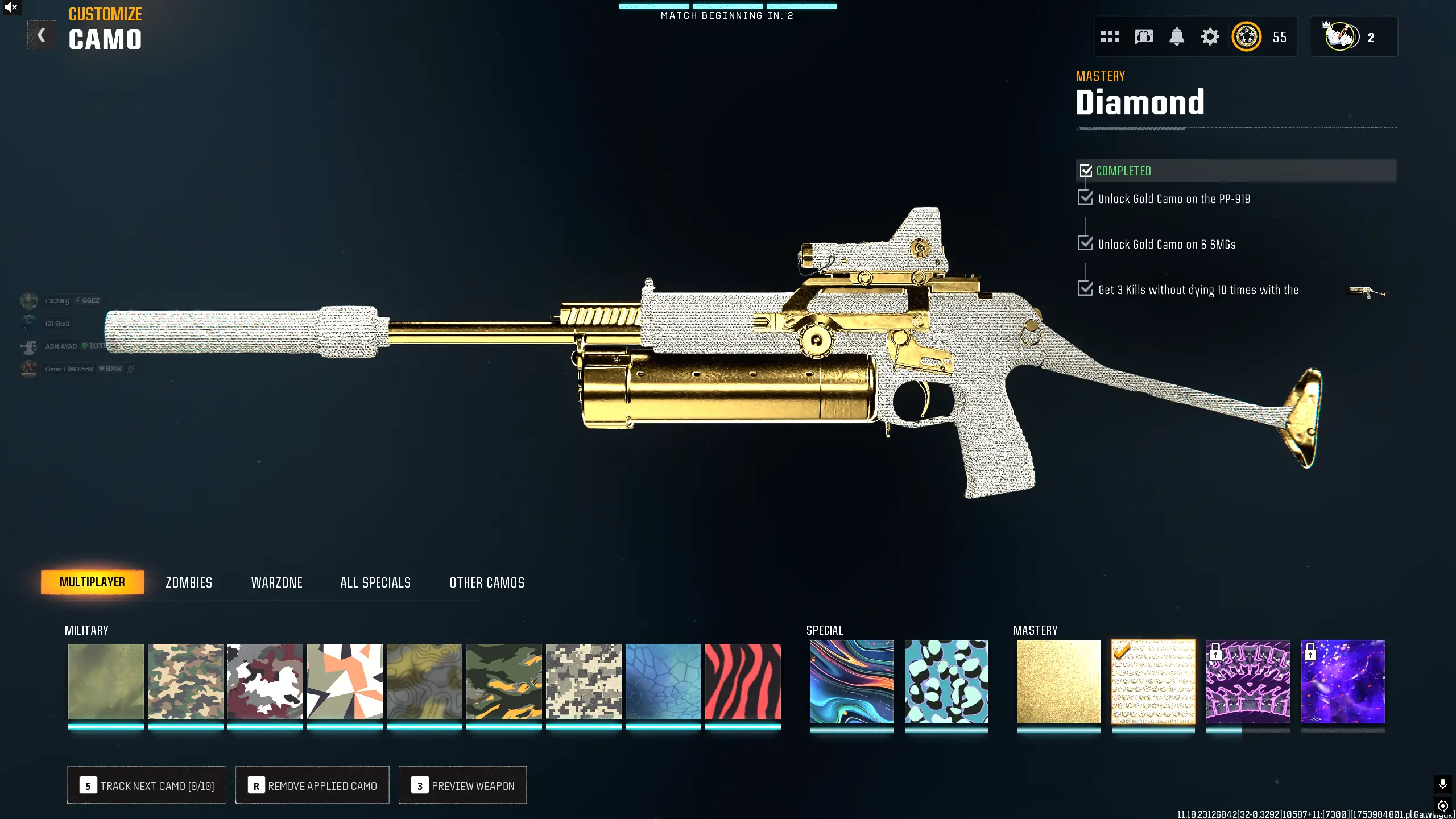Image resolution: width=1456 pixels, height=819 pixels.
Task: Open Preview Weapon
Action: coord(462,785)
